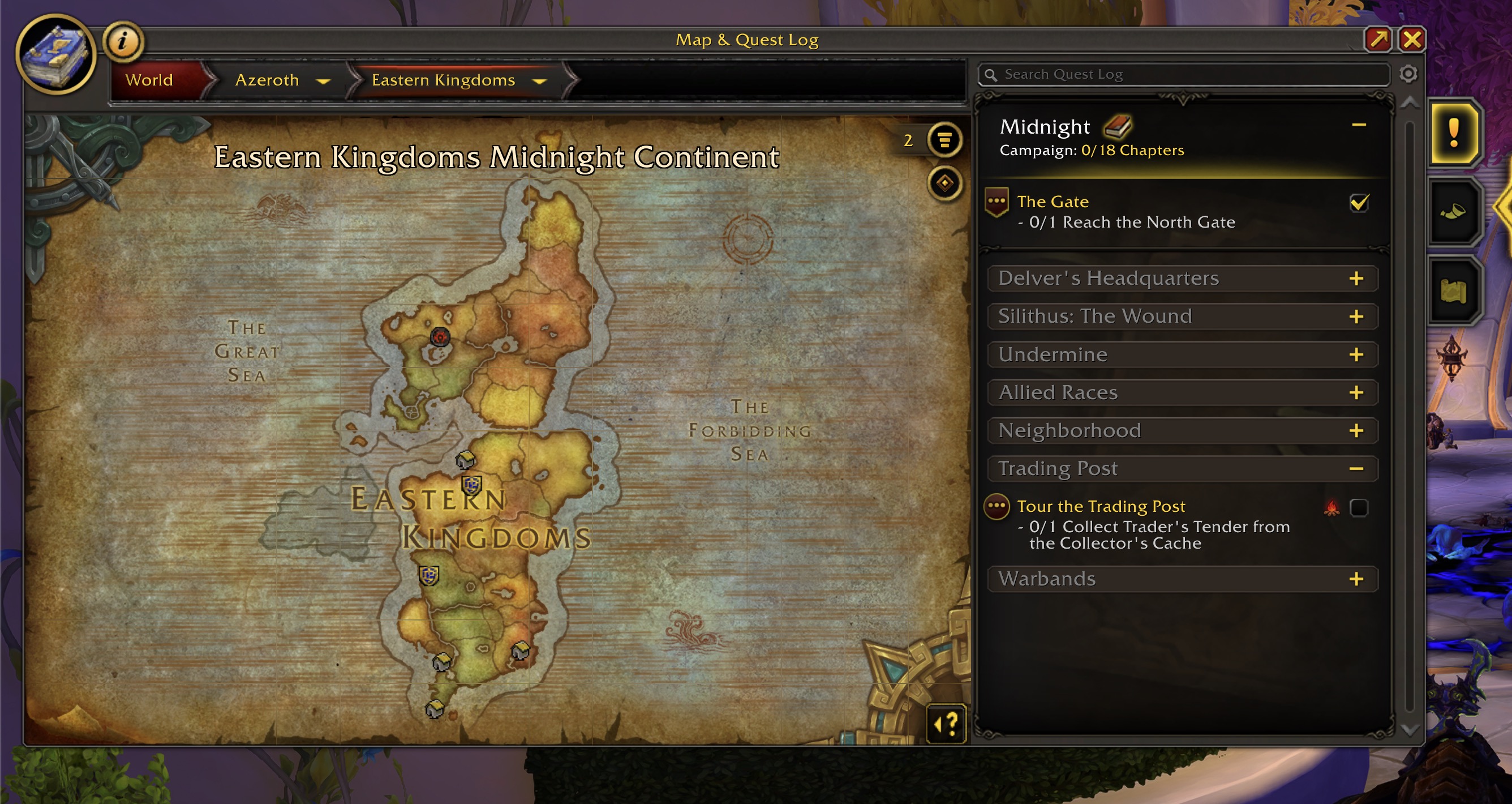
Task: Open the info button beside the journal
Action: point(123,41)
